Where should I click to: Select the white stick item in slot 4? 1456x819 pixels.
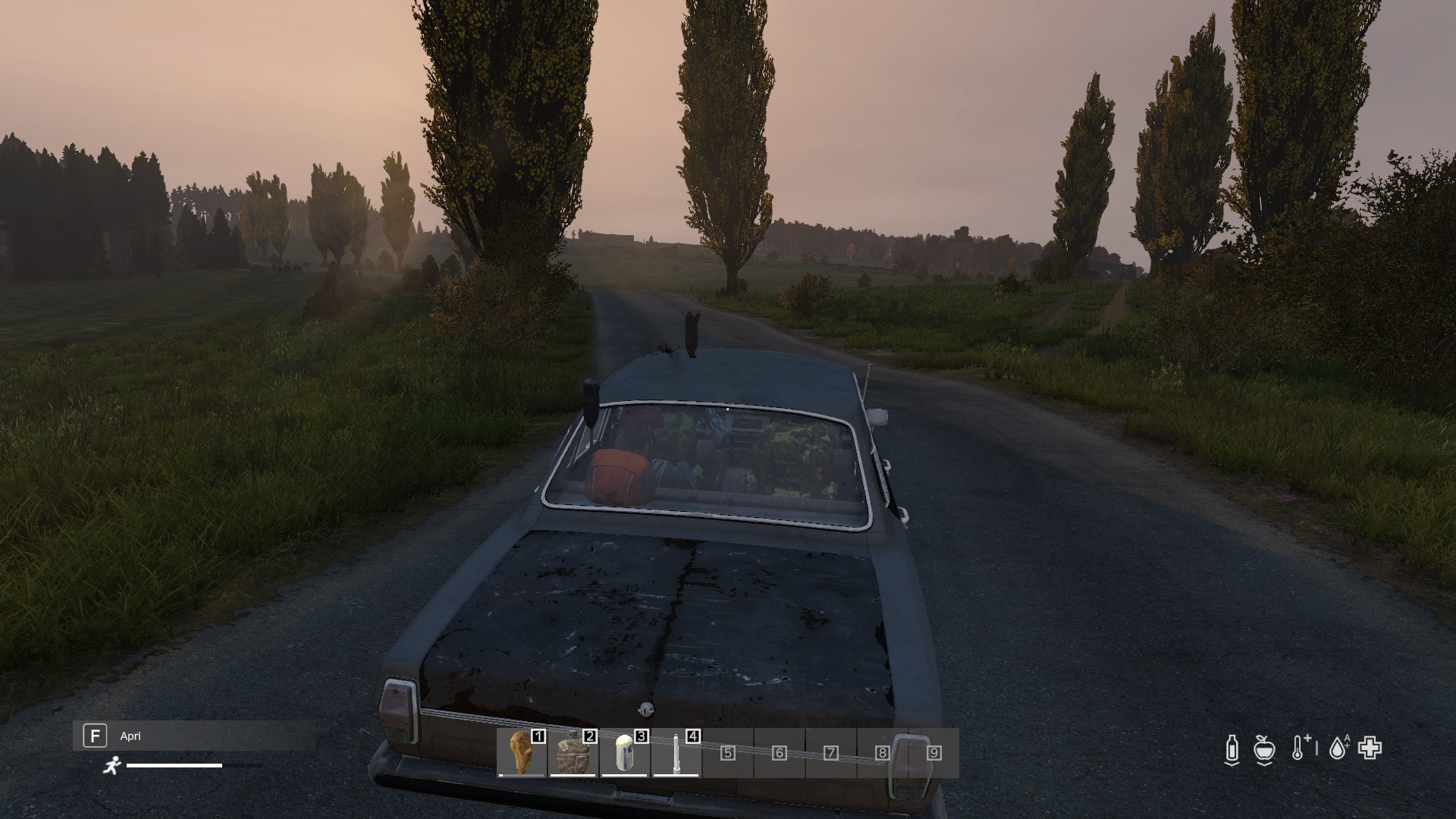click(x=676, y=752)
